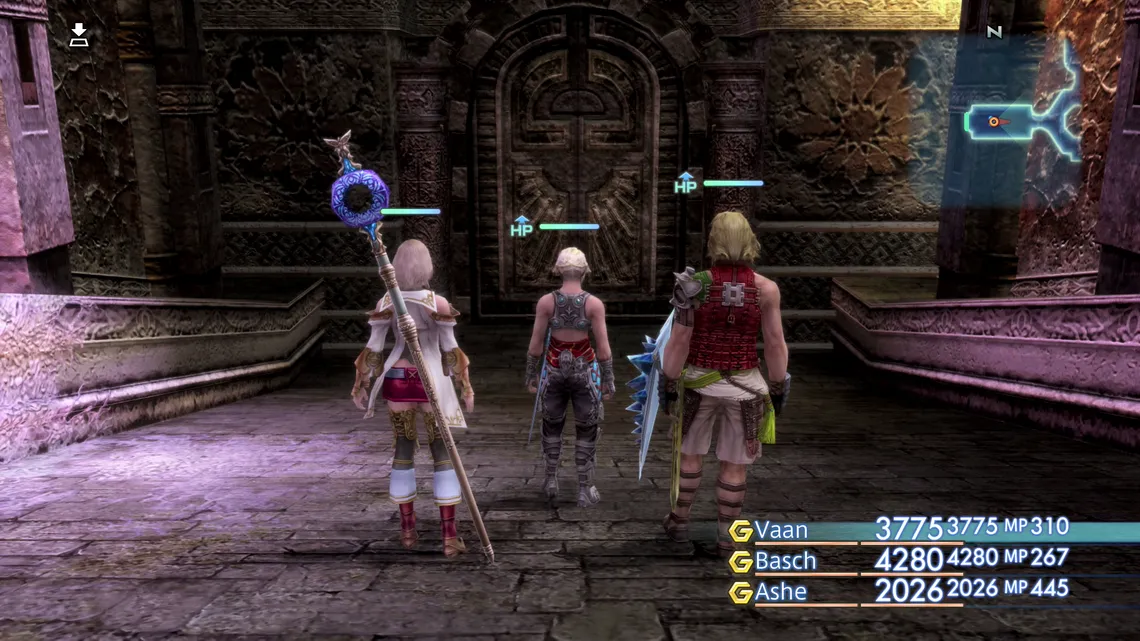Toggle Ashe's gambit G icon
Image resolution: width=1140 pixels, height=641 pixels.
click(740, 593)
